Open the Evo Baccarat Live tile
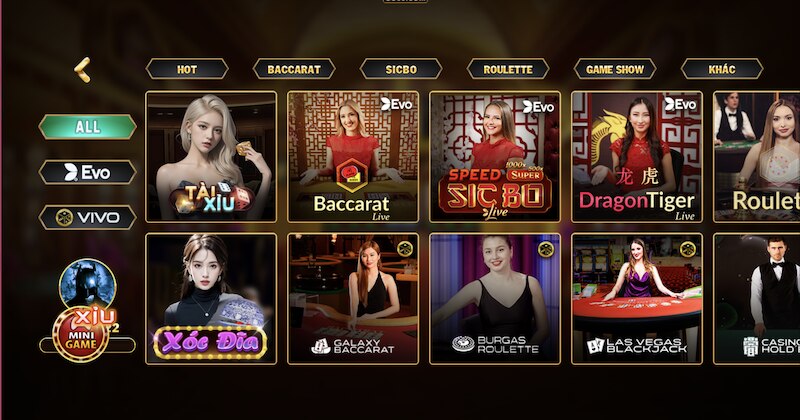800x420 pixels. (x=353, y=157)
